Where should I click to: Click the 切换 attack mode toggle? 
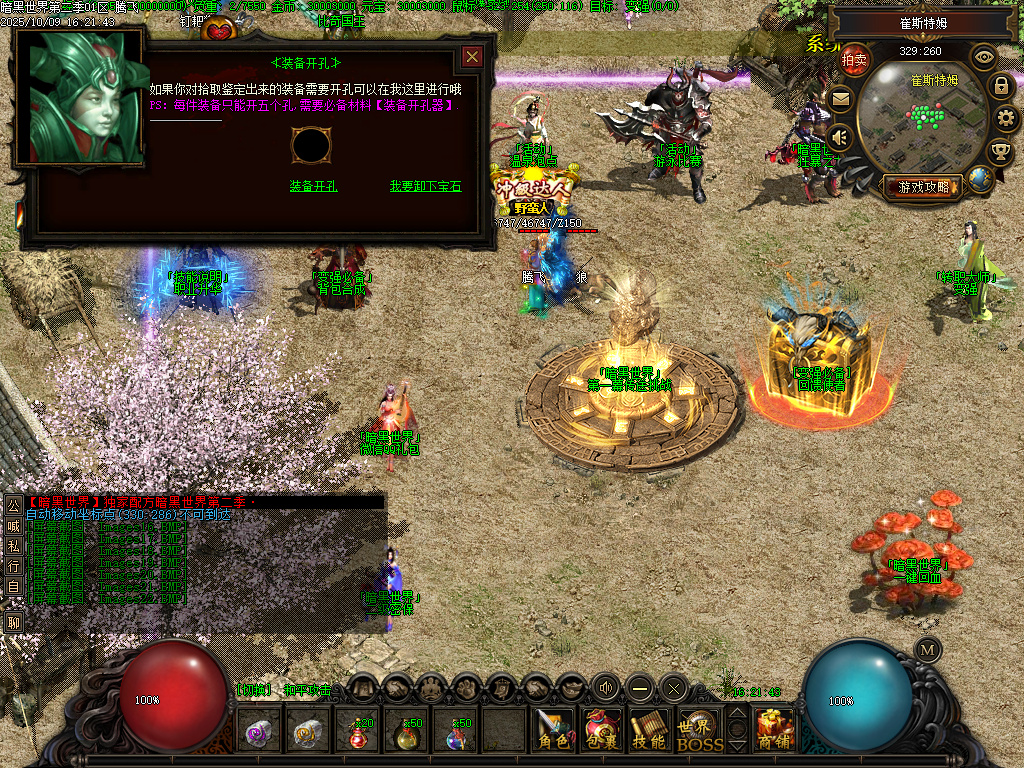(x=252, y=690)
